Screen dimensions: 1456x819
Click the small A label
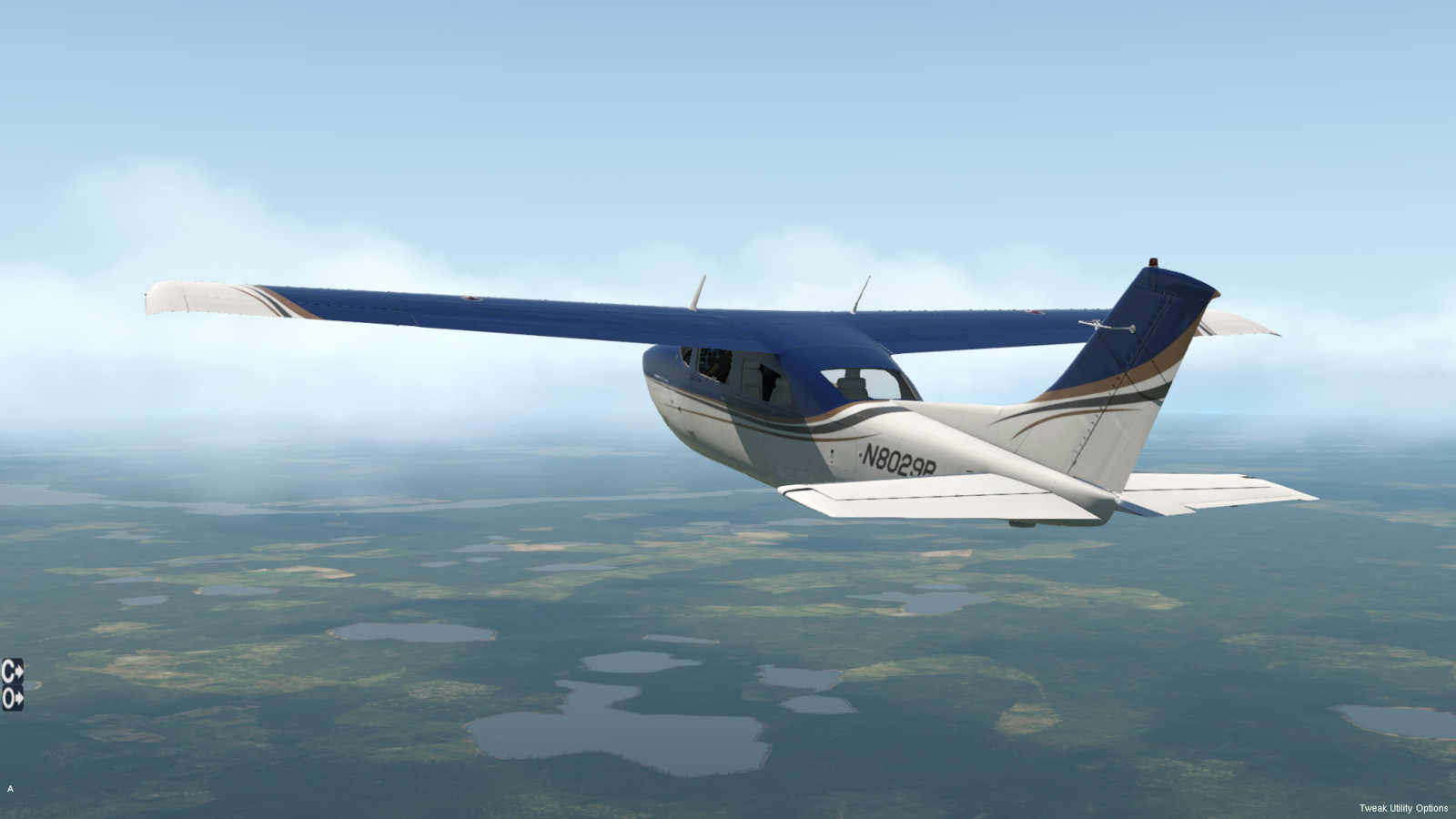(x=10, y=789)
